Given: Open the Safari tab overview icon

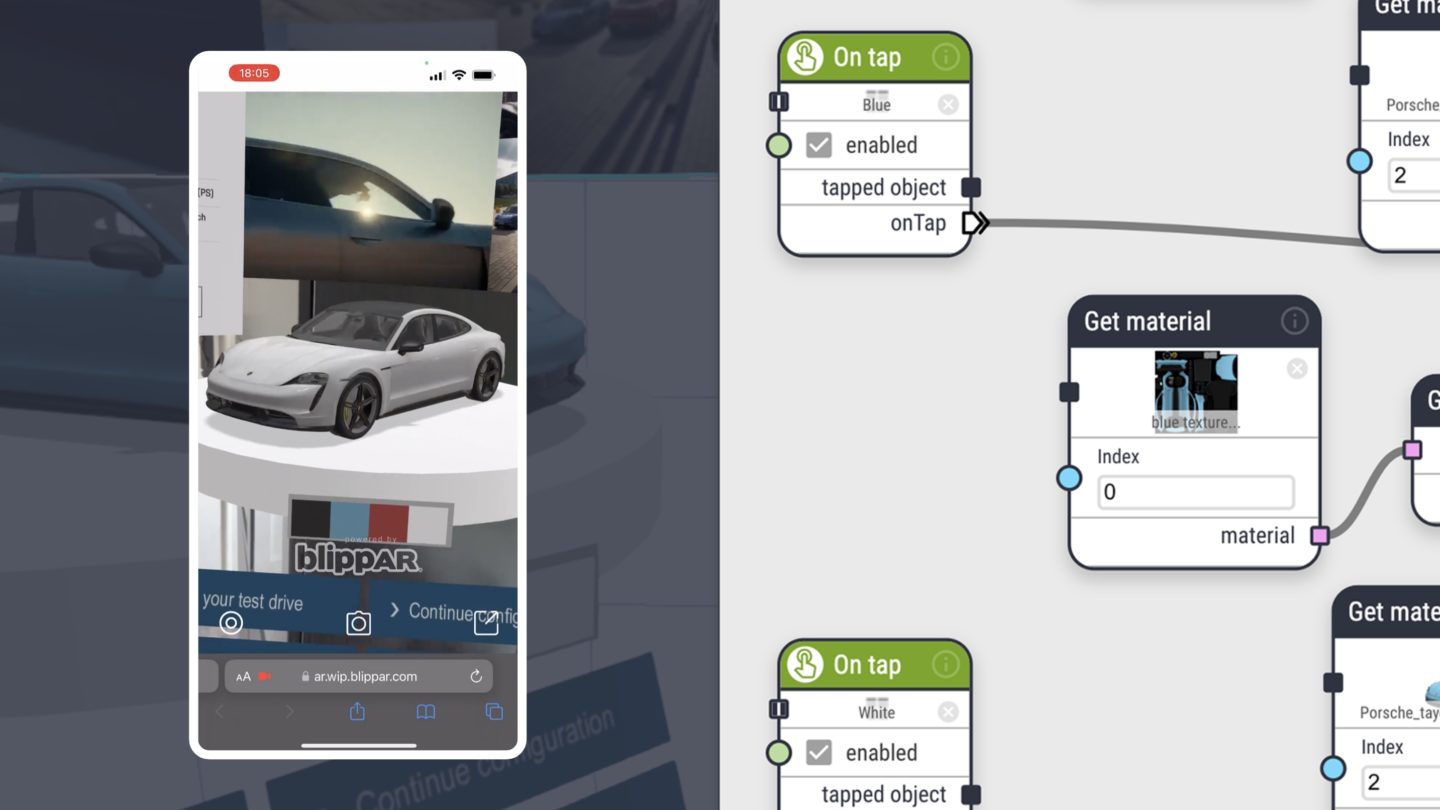Looking at the screenshot, I should (x=493, y=711).
